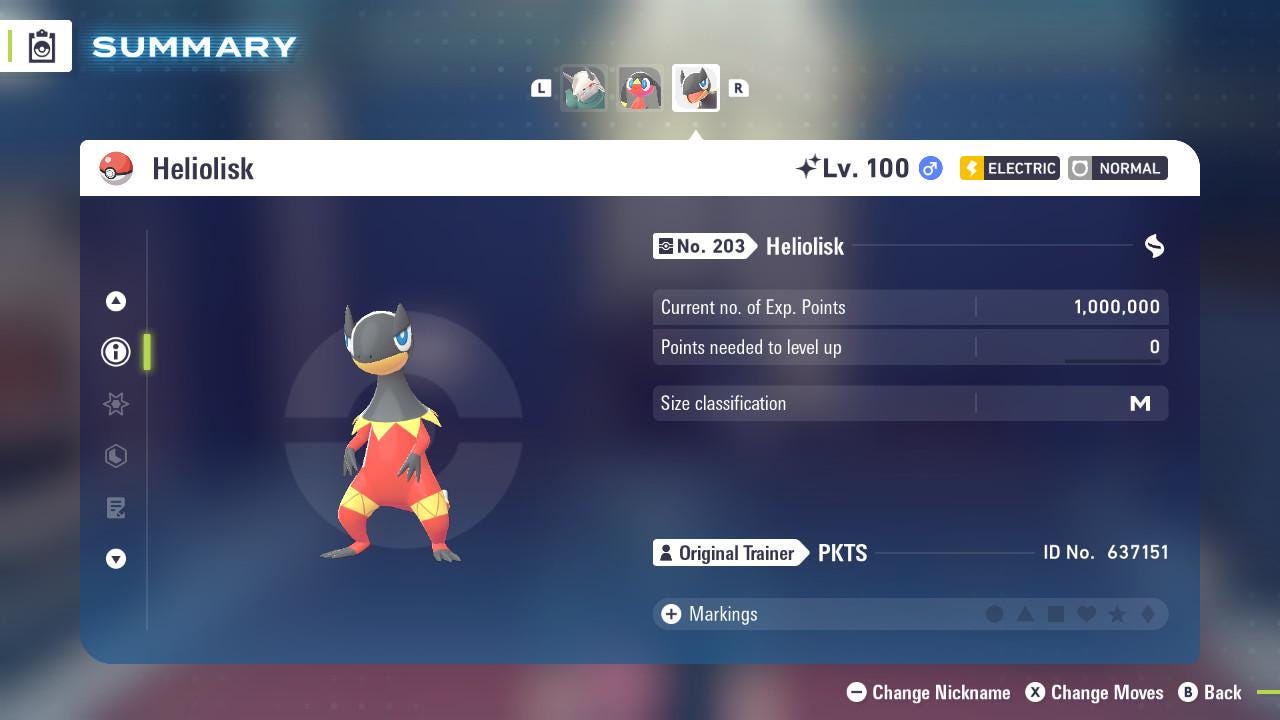Toggle the star marking

[1116, 614]
